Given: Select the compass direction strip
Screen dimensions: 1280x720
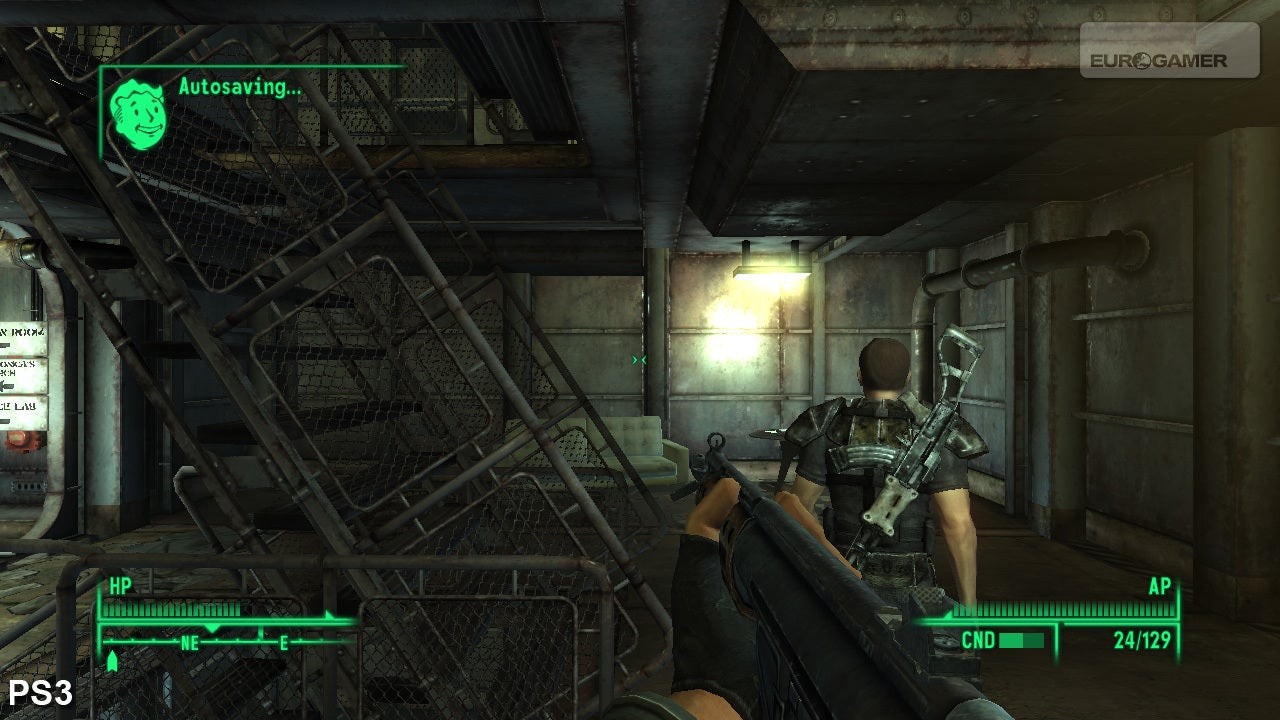Looking at the screenshot, I should pyautogui.click(x=228, y=641).
